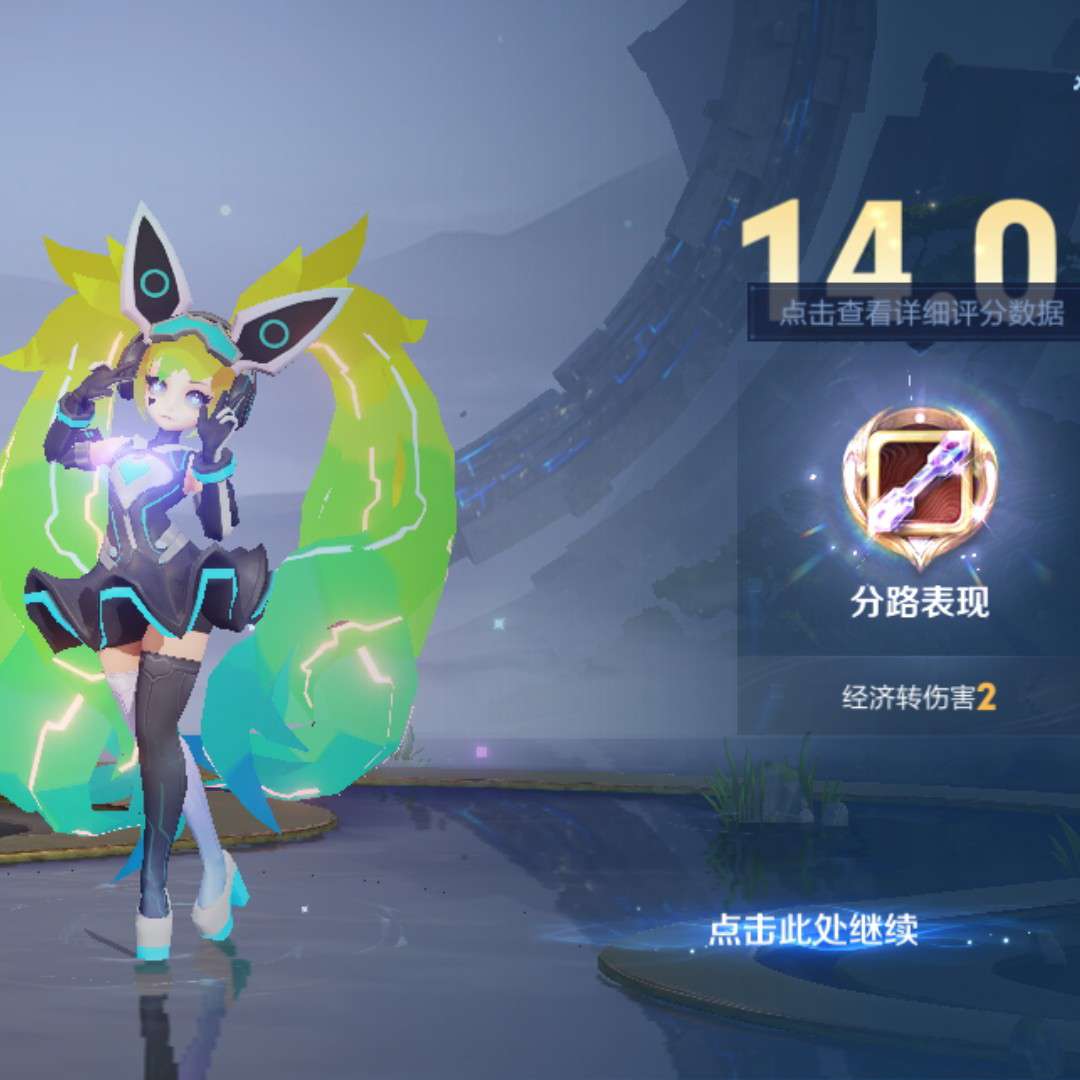This screenshot has width=1080, height=1080.
Task: Click the 经济转伤害 stat row
Action: [918, 697]
